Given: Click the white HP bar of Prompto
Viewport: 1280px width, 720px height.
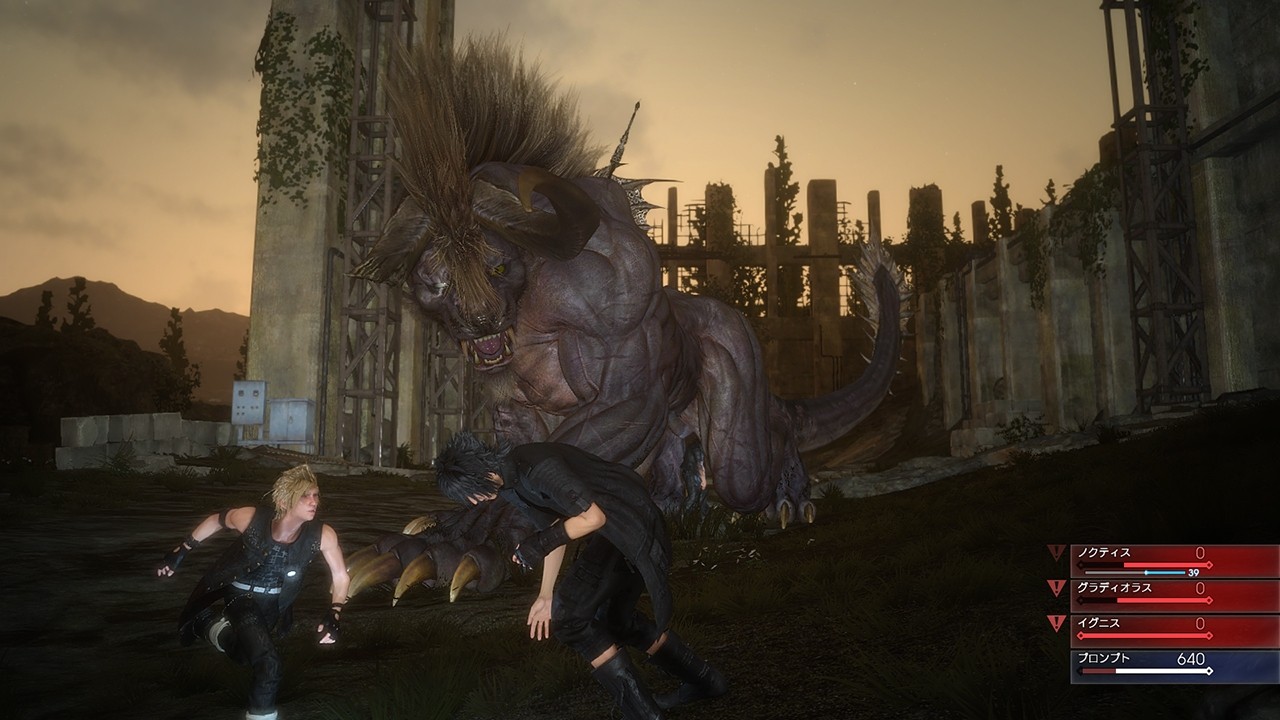Looking at the screenshot, I should [x=1161, y=670].
